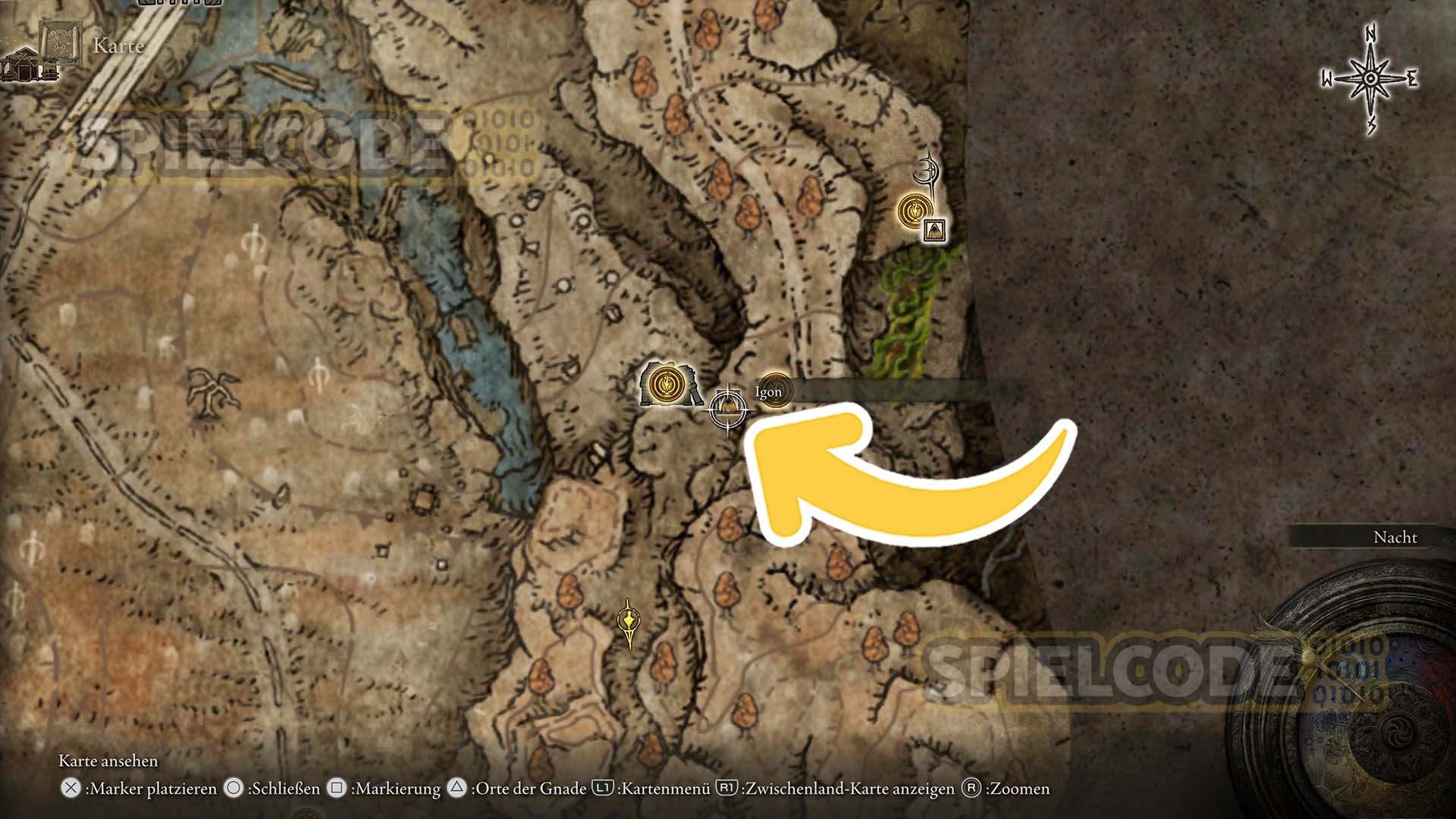Screen dimensions: 1456x819
Task: Open the Site of Grace icon in the northeast
Action: pos(915,211)
